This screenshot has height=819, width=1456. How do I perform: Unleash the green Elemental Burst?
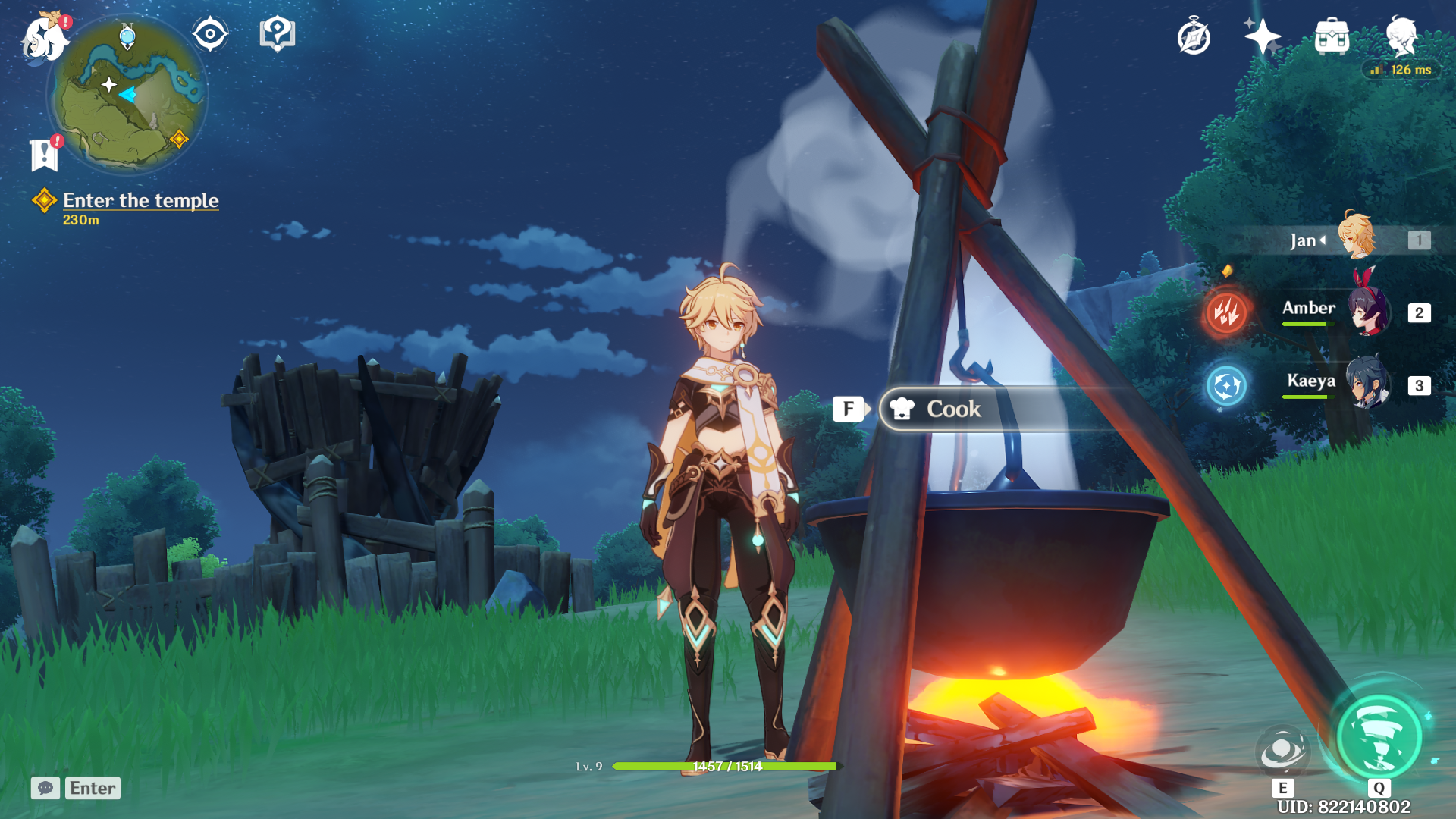click(x=1379, y=738)
